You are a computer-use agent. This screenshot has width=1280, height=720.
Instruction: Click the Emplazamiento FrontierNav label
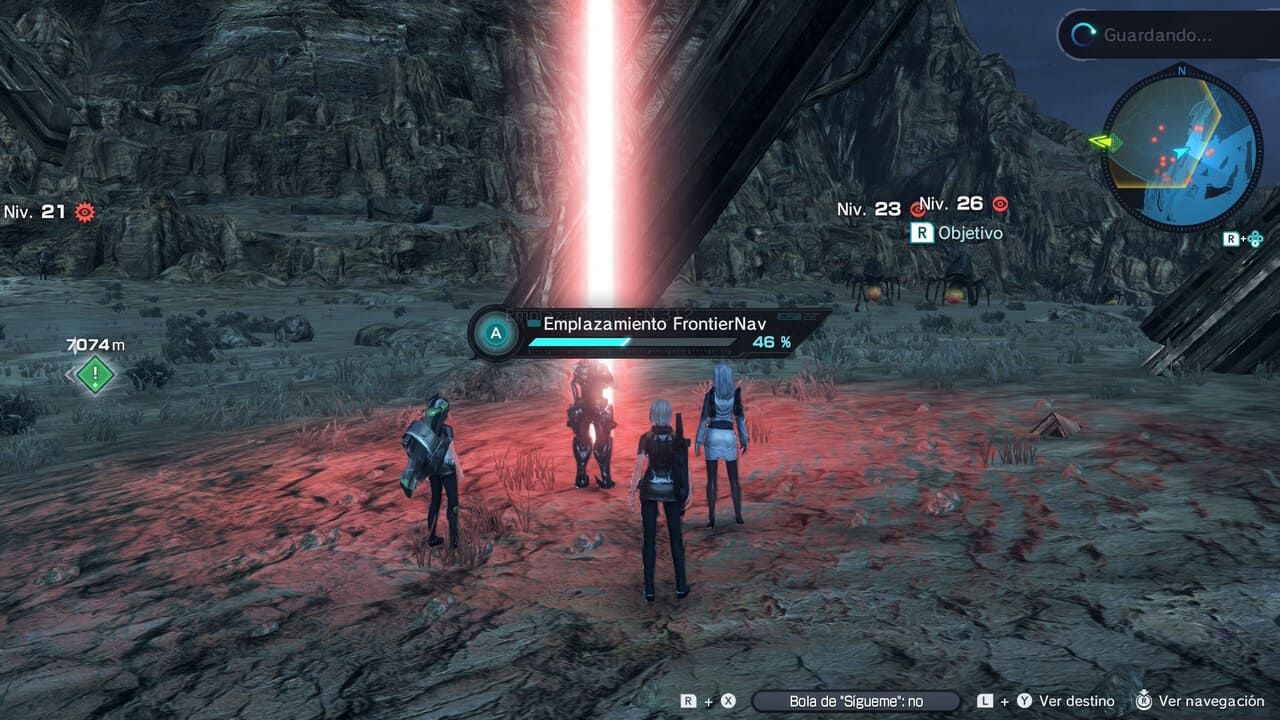tap(653, 324)
